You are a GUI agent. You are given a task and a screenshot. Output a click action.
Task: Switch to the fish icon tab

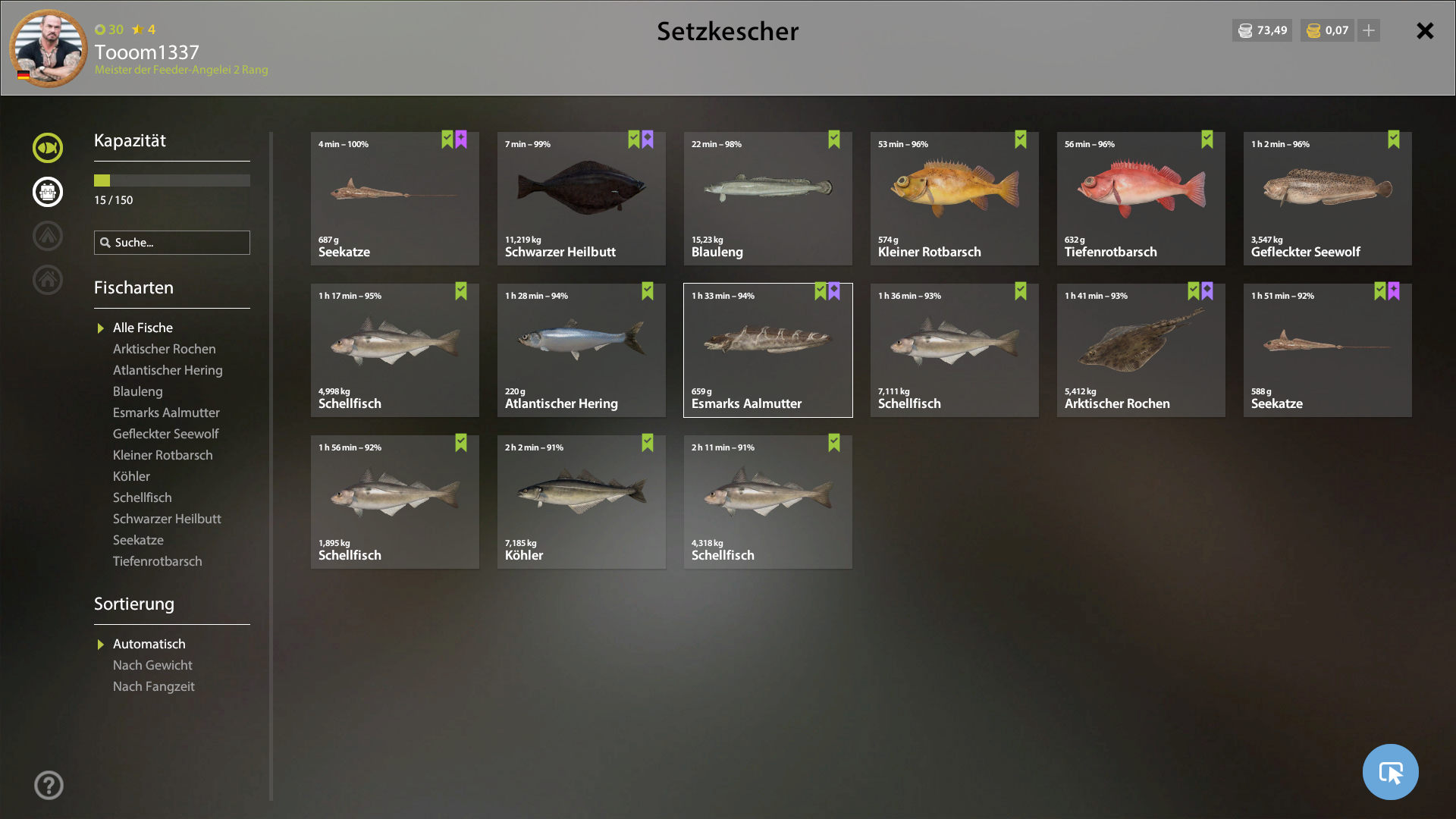(x=48, y=148)
